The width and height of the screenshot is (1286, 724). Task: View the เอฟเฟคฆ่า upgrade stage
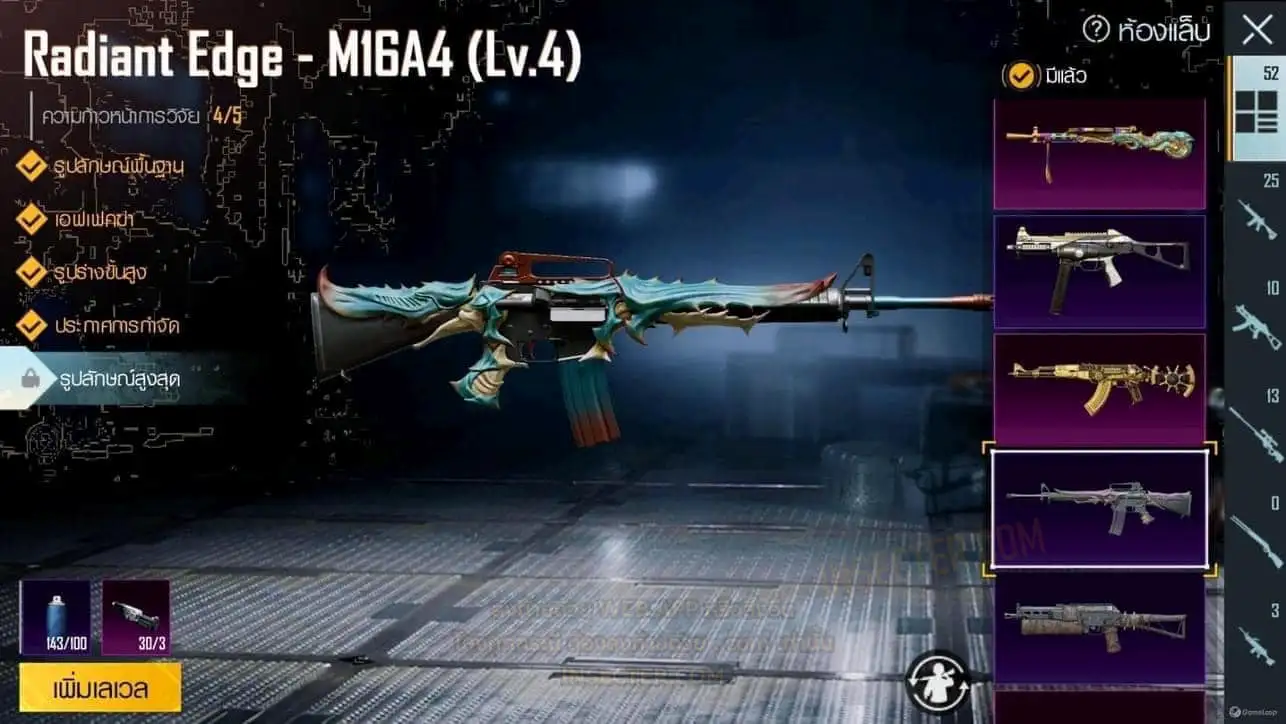coord(90,218)
